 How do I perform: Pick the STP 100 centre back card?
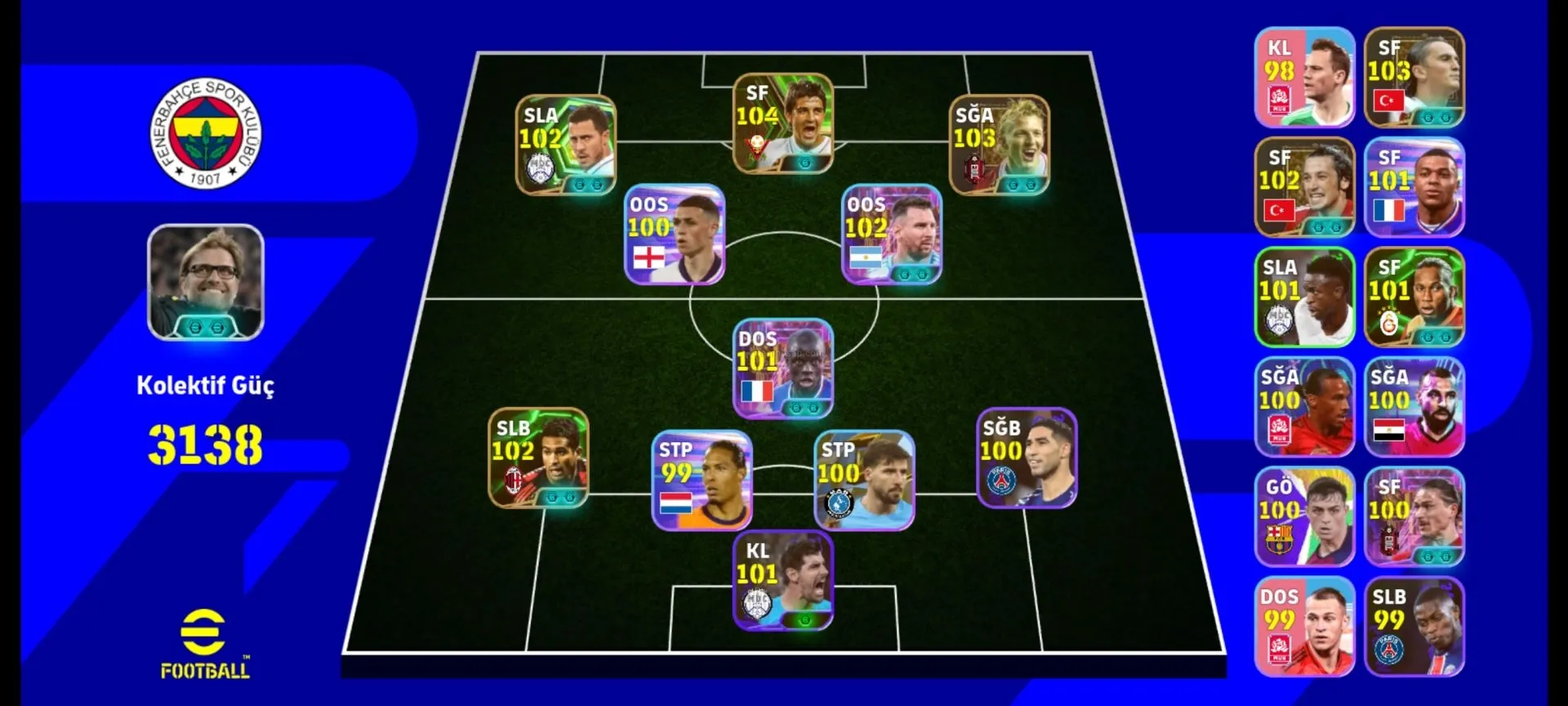point(864,480)
